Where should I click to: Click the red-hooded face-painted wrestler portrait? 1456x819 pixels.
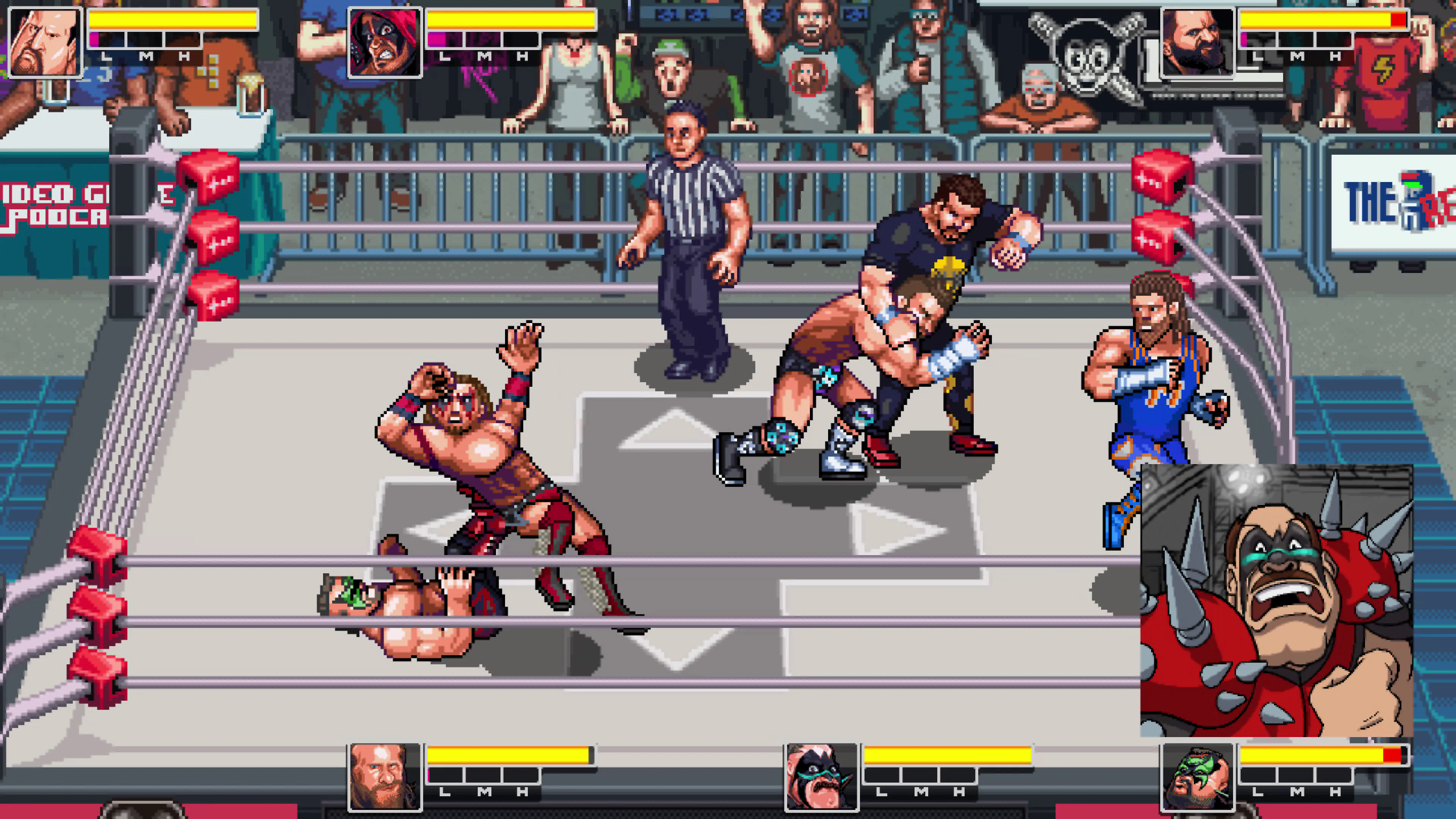click(384, 42)
